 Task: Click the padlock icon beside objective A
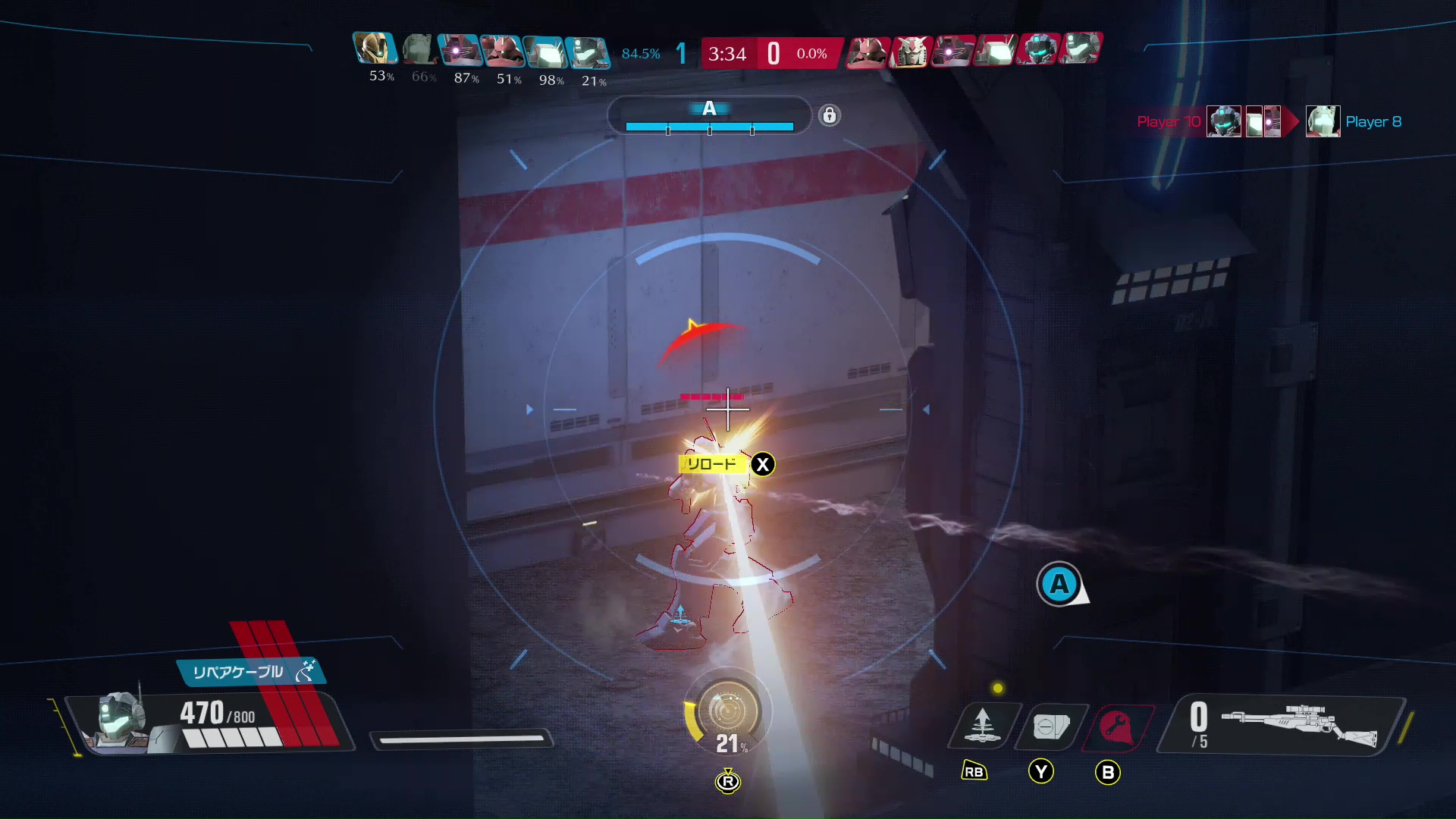(830, 115)
